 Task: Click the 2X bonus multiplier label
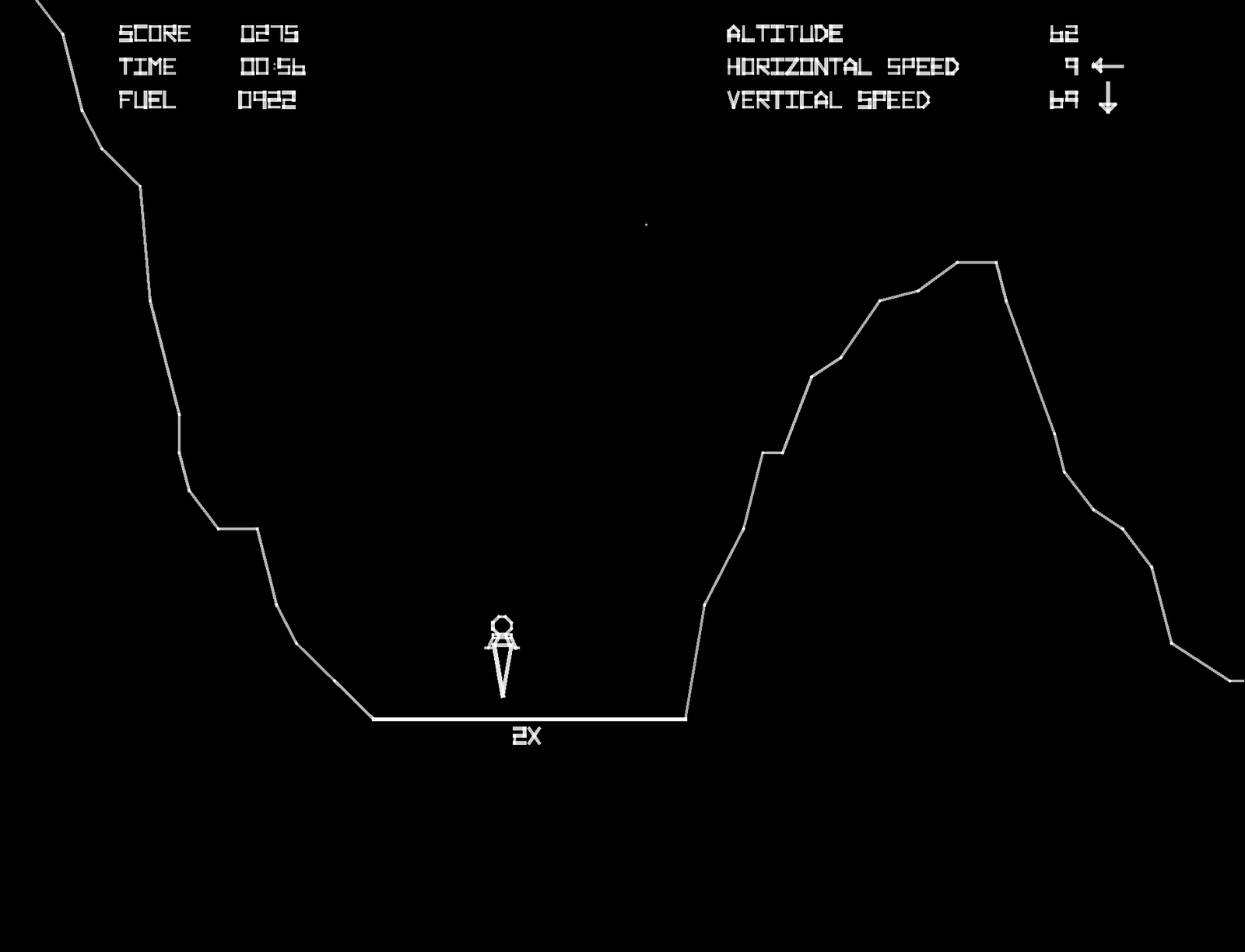[525, 737]
